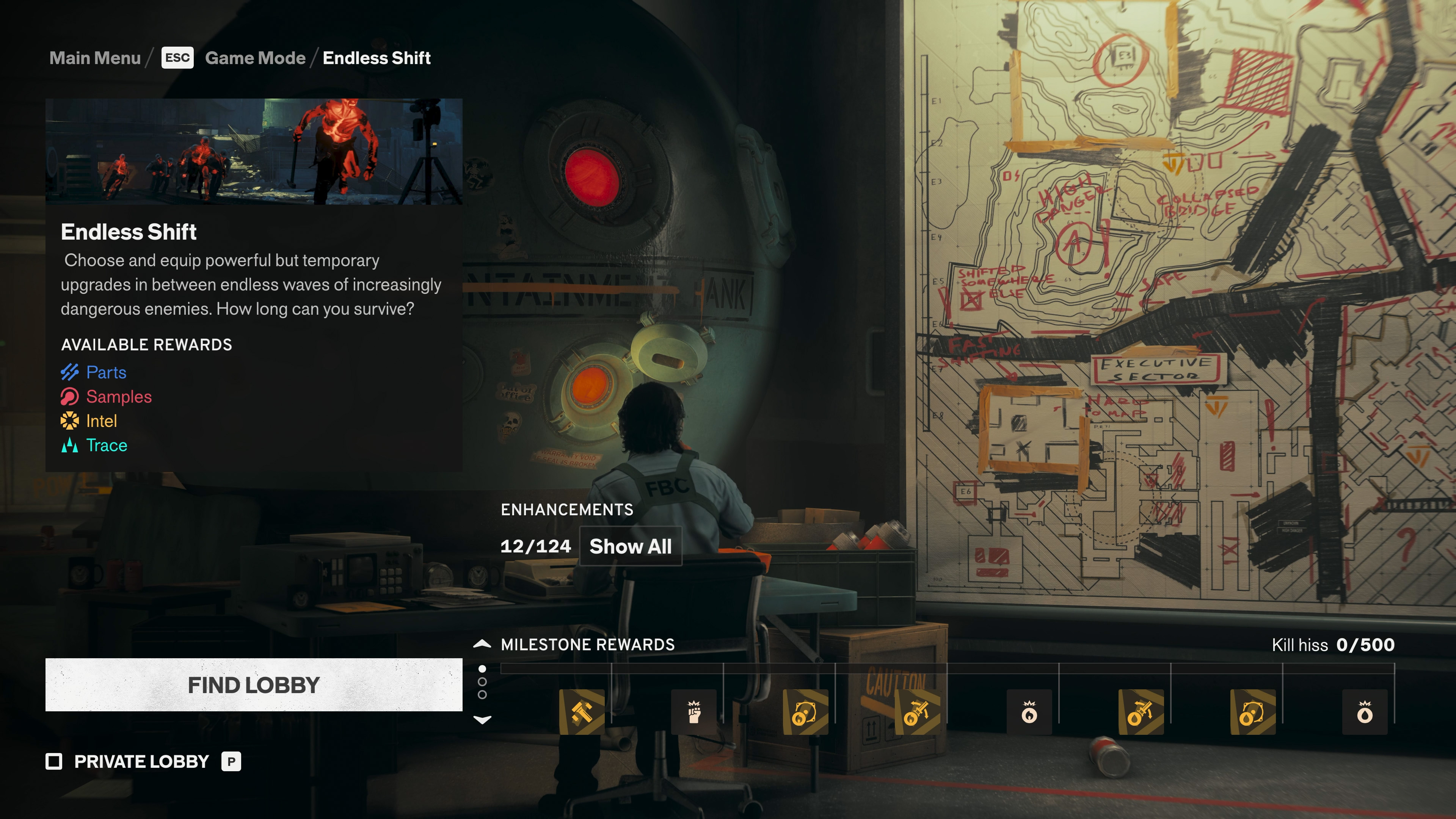Click the up arrow above milestone pages
1456x819 pixels.
click(482, 643)
